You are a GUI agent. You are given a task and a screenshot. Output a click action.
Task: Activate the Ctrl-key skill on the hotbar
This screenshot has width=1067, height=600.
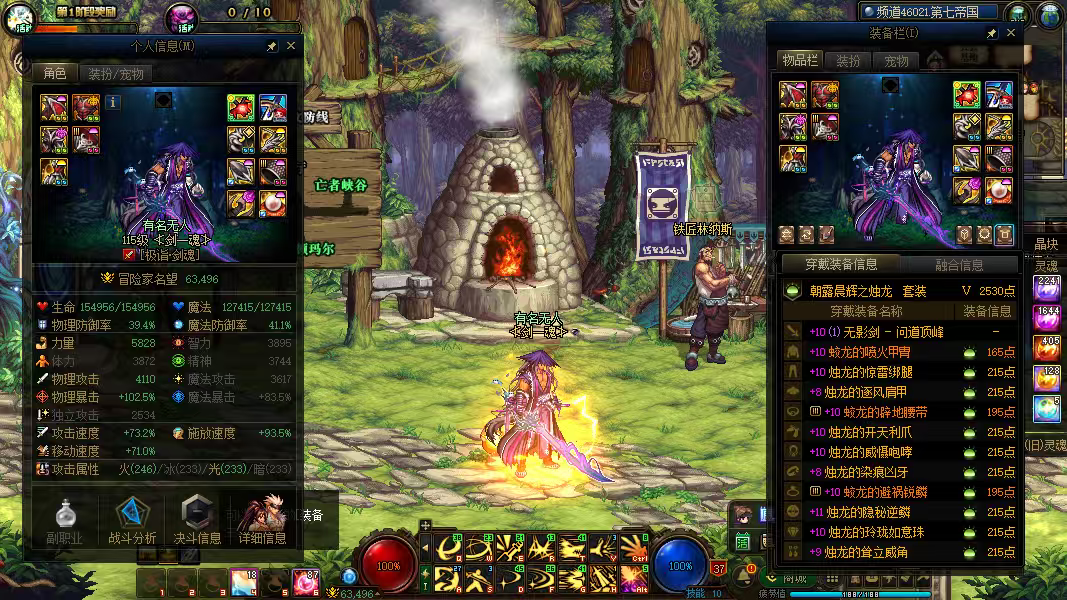pyautogui.click(x=634, y=547)
